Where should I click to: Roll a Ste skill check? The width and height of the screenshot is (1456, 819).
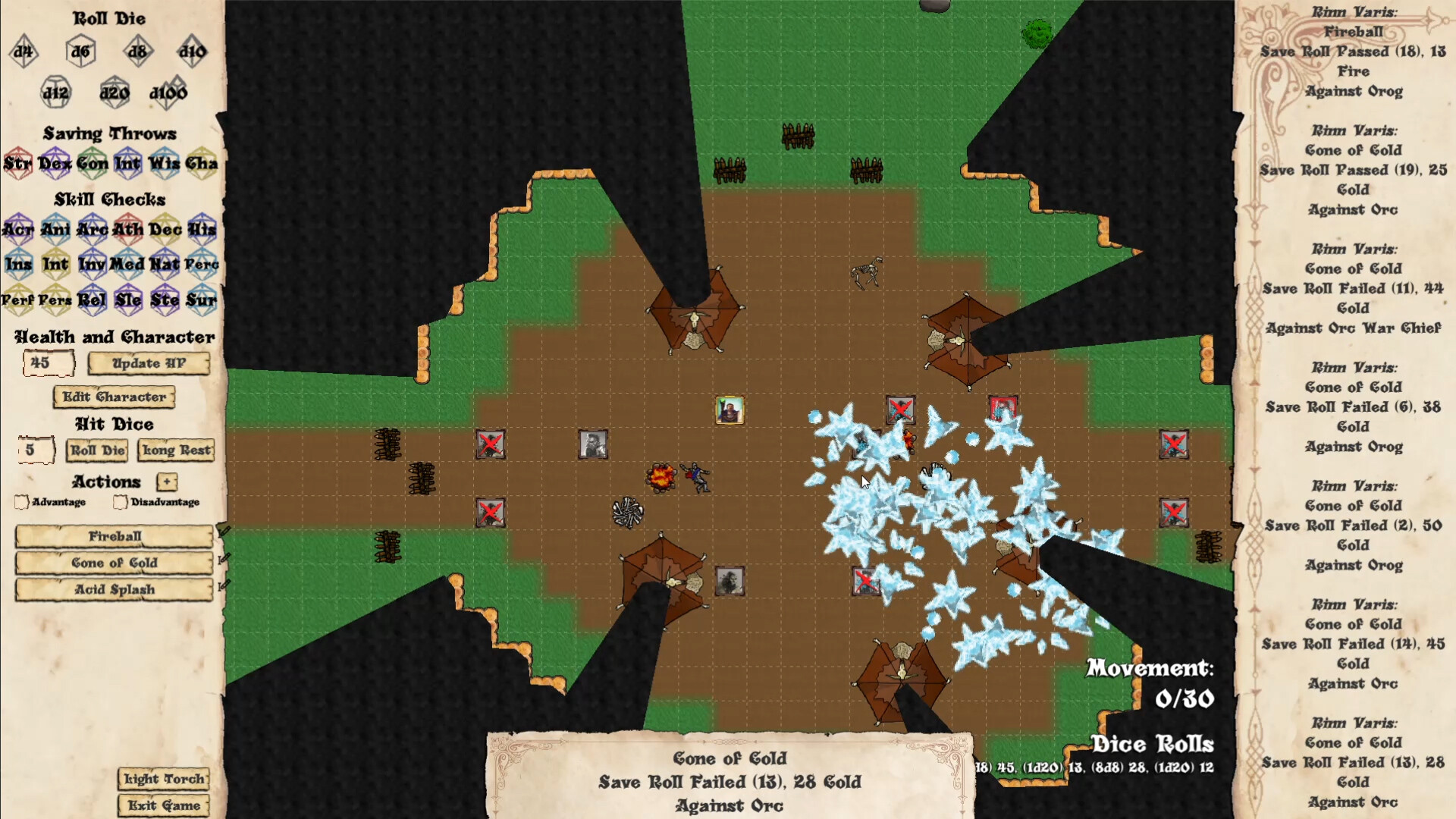pyautogui.click(x=165, y=300)
